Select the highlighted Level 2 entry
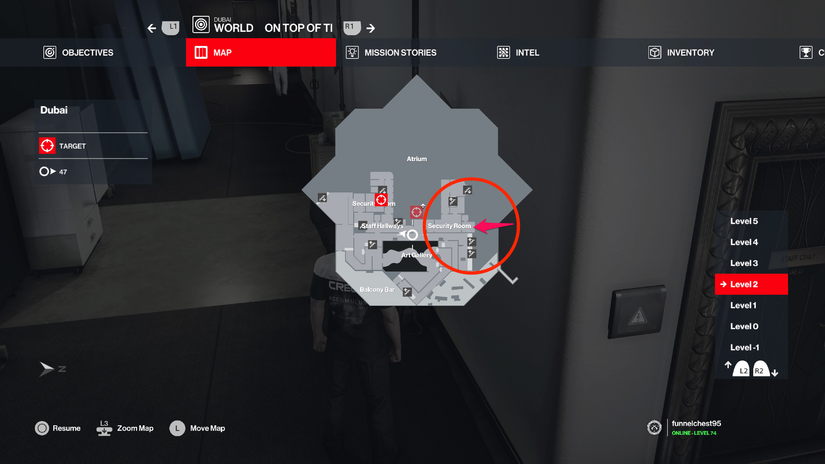 tap(751, 285)
